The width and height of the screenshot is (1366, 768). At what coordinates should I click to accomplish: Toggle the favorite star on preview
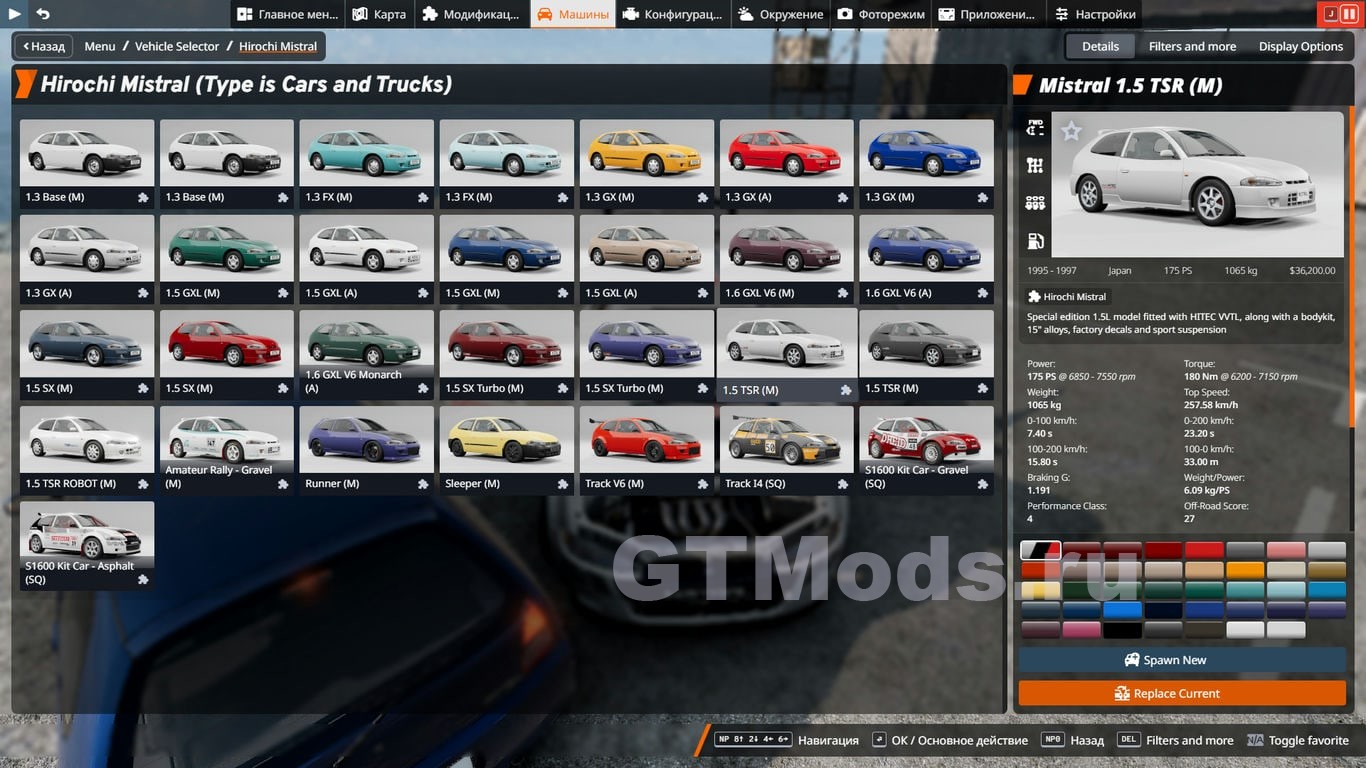1071,131
